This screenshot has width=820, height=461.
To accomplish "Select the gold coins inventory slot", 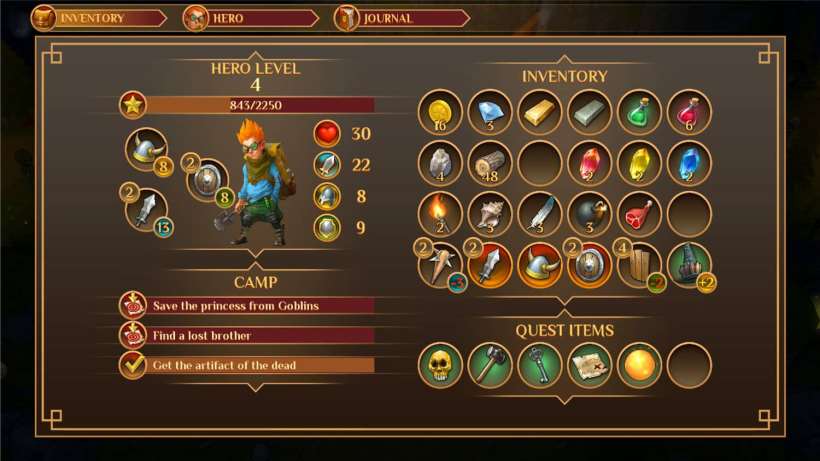I will [440, 112].
